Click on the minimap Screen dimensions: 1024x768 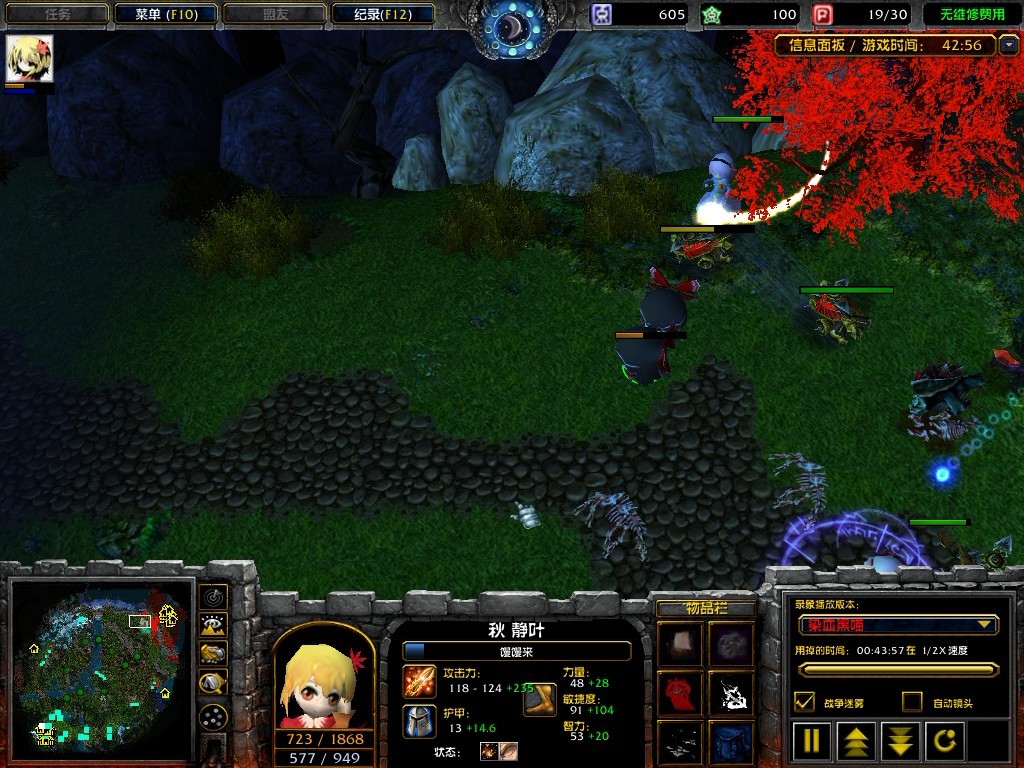click(100, 668)
